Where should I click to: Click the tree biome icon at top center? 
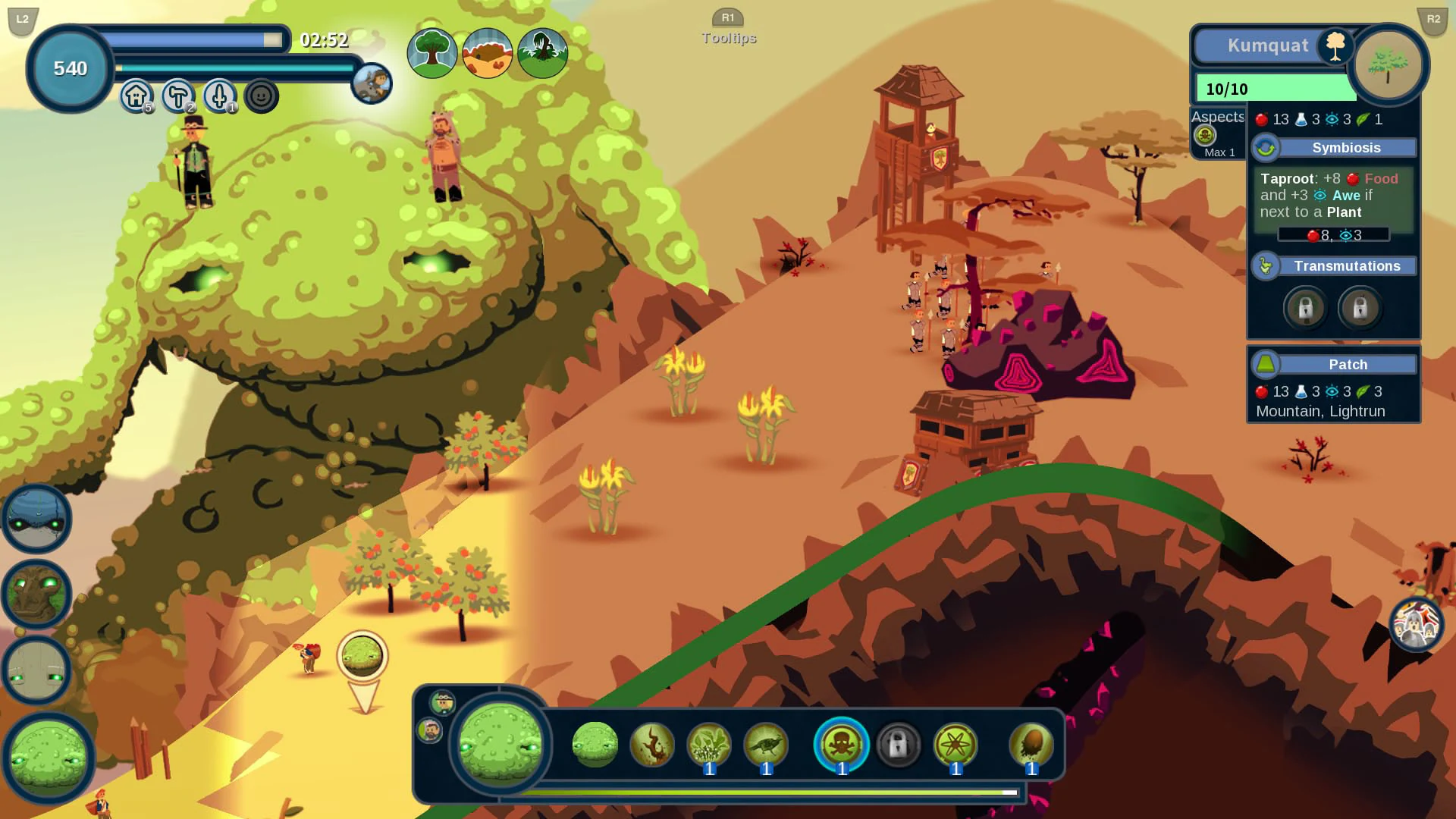[x=432, y=53]
